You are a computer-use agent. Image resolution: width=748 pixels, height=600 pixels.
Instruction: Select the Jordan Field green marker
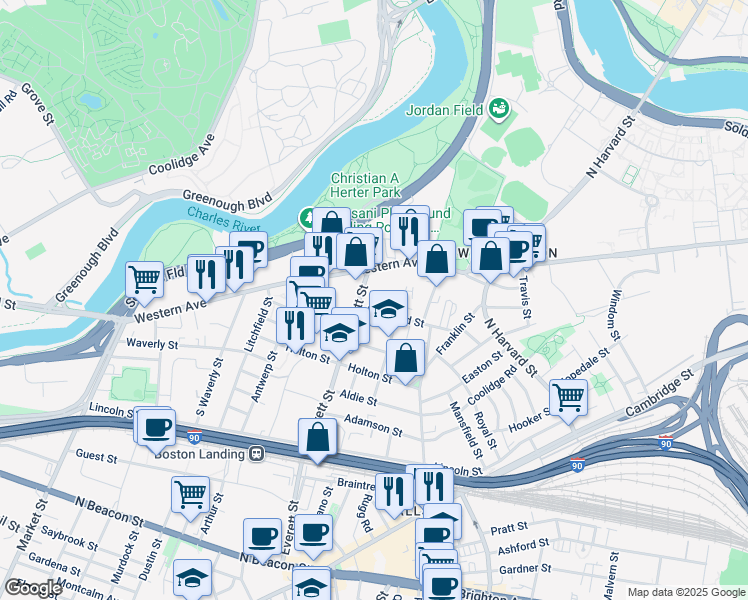click(x=499, y=108)
